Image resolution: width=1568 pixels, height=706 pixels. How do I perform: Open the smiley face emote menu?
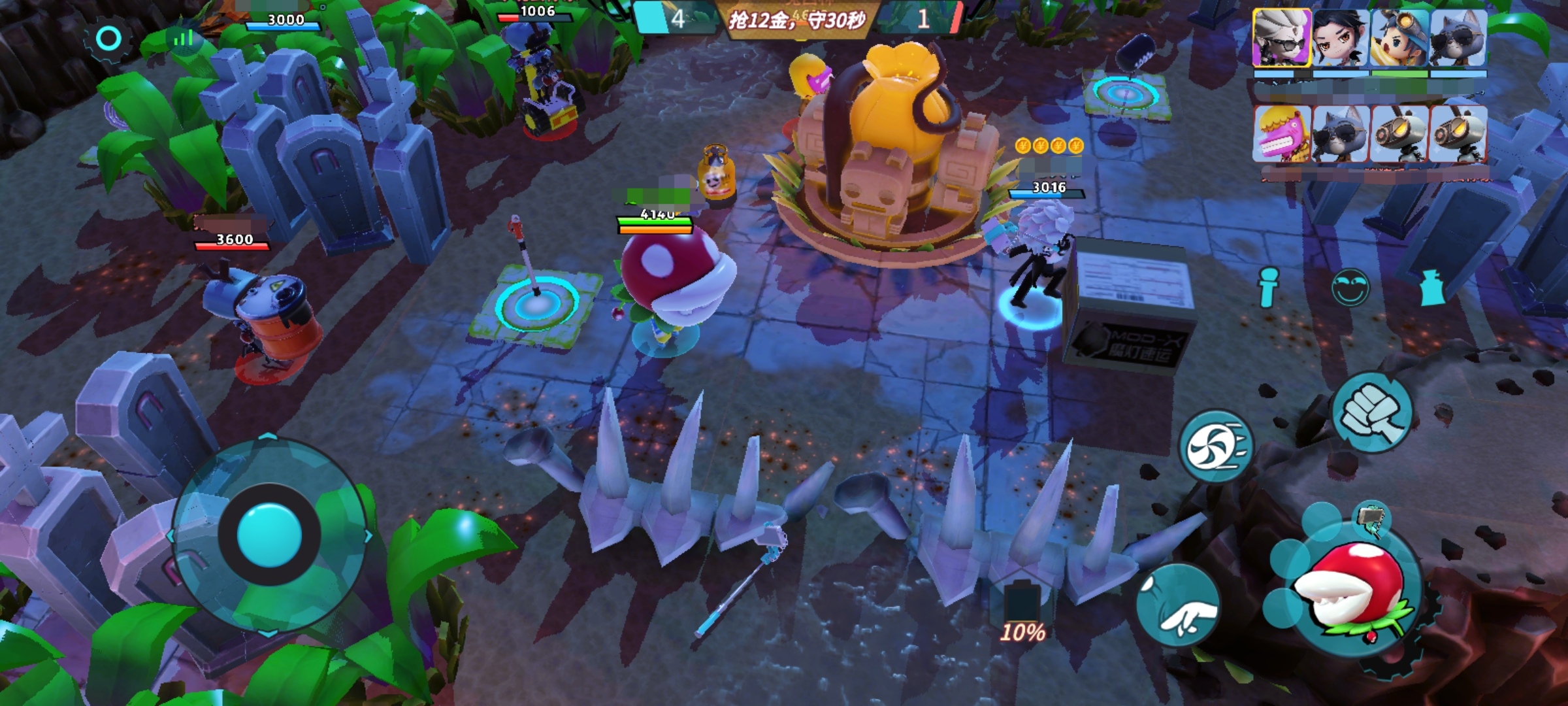coord(1349,288)
